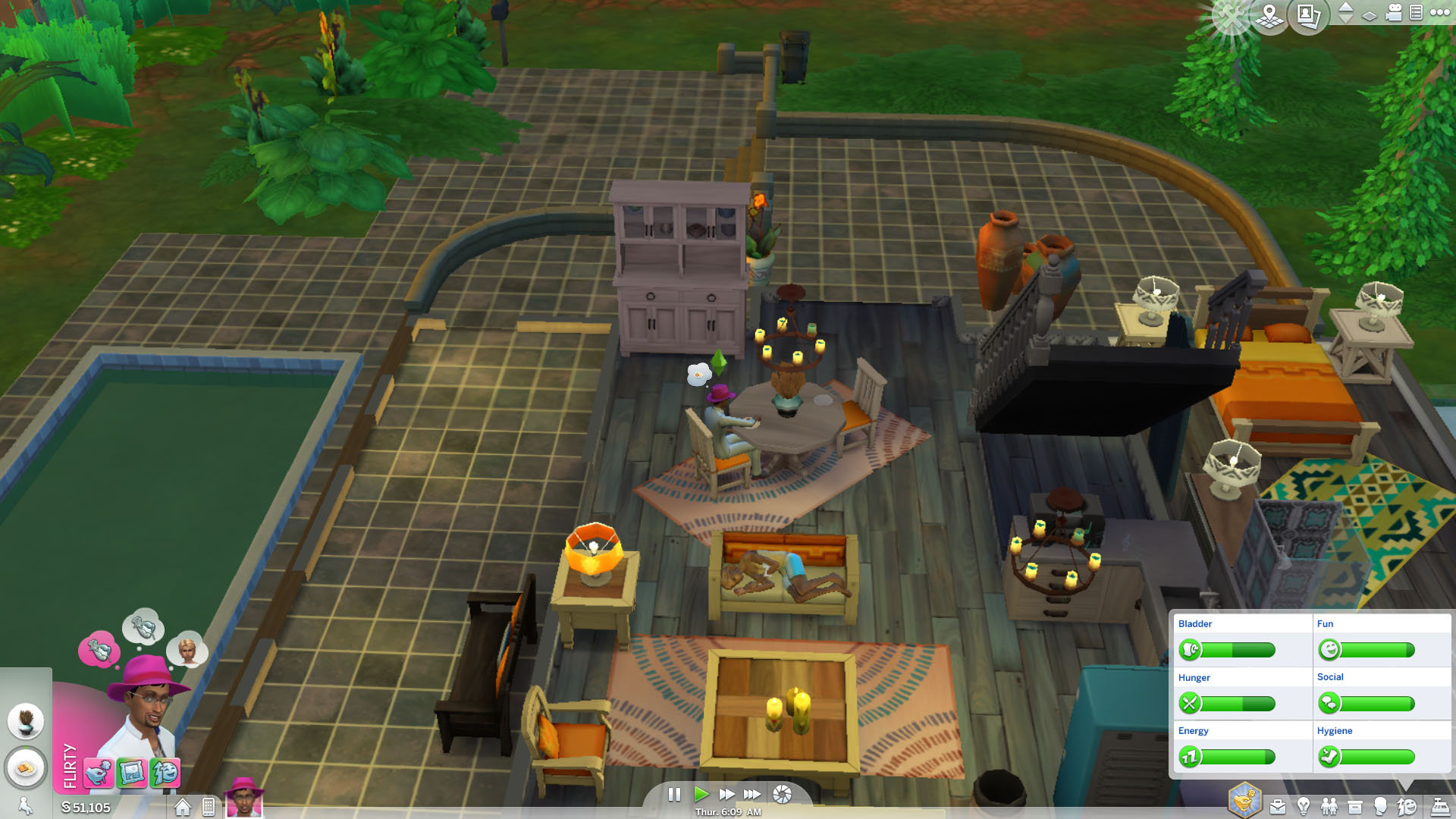Open Aspirations with the lightbulb icon
The height and width of the screenshot is (819, 1456).
click(x=1303, y=805)
